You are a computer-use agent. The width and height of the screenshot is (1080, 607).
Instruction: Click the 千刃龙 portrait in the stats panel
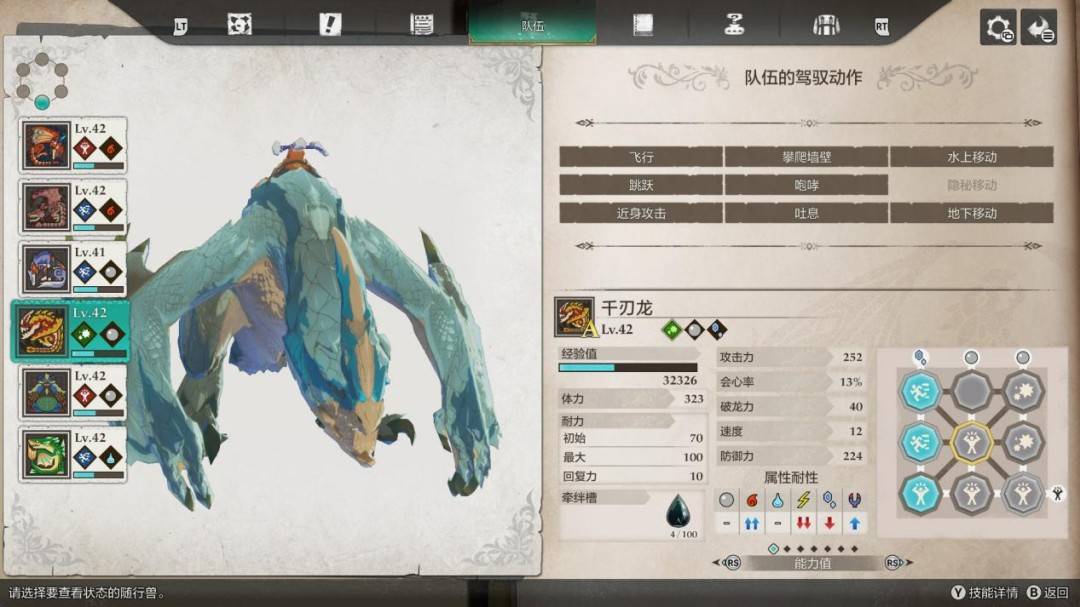(574, 317)
